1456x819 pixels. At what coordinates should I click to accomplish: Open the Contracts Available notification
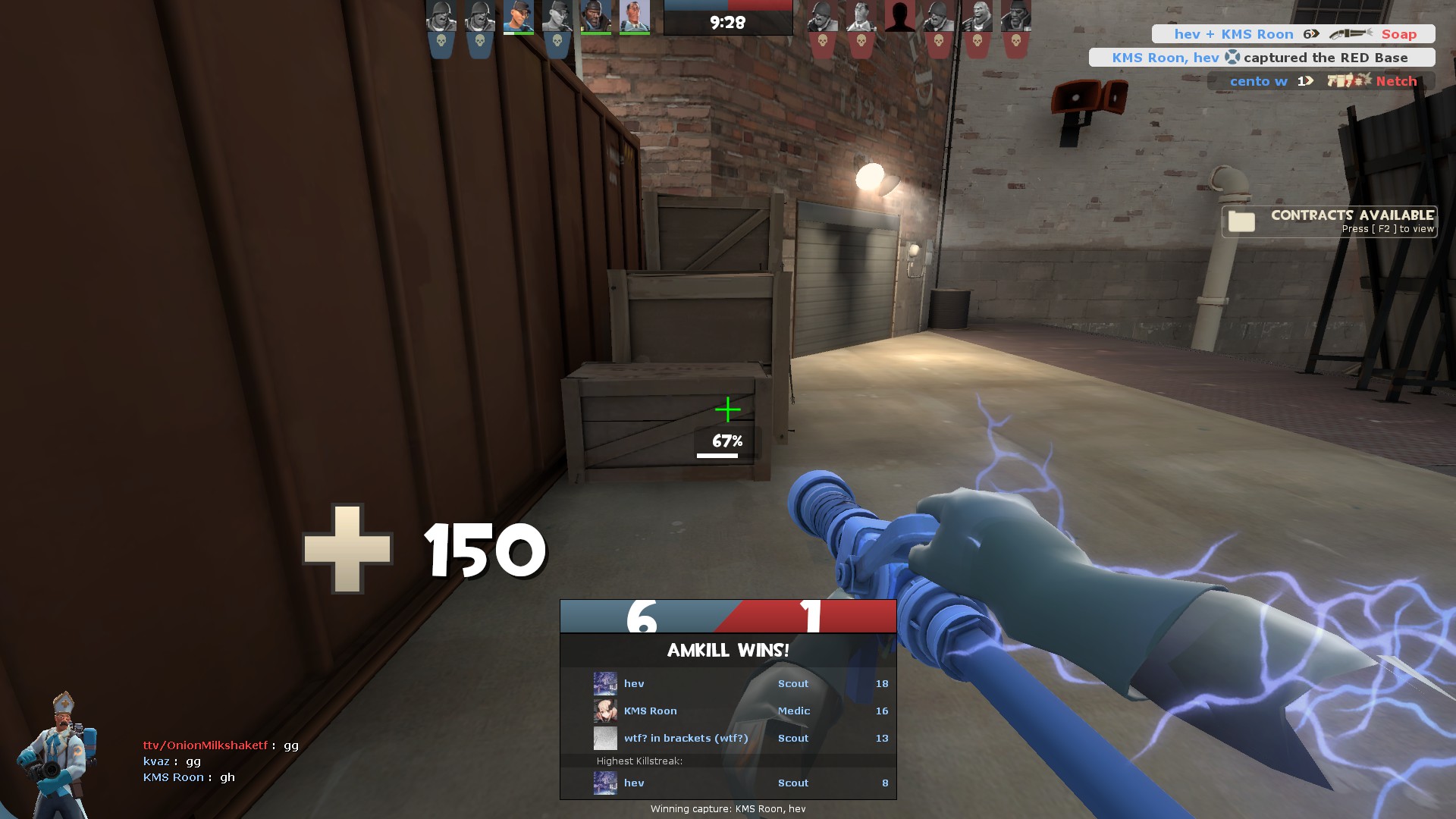pyautogui.click(x=1329, y=221)
